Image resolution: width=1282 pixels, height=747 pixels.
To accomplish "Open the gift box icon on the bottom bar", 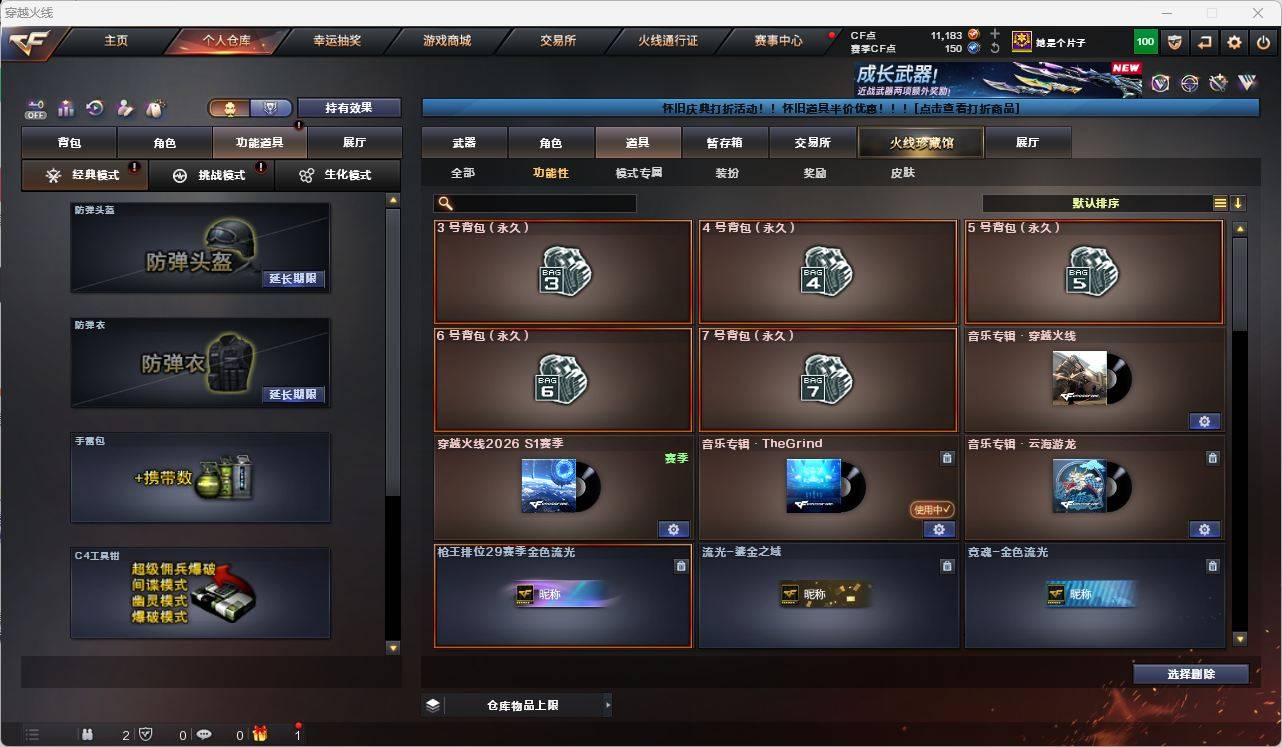I will pyautogui.click(x=260, y=734).
